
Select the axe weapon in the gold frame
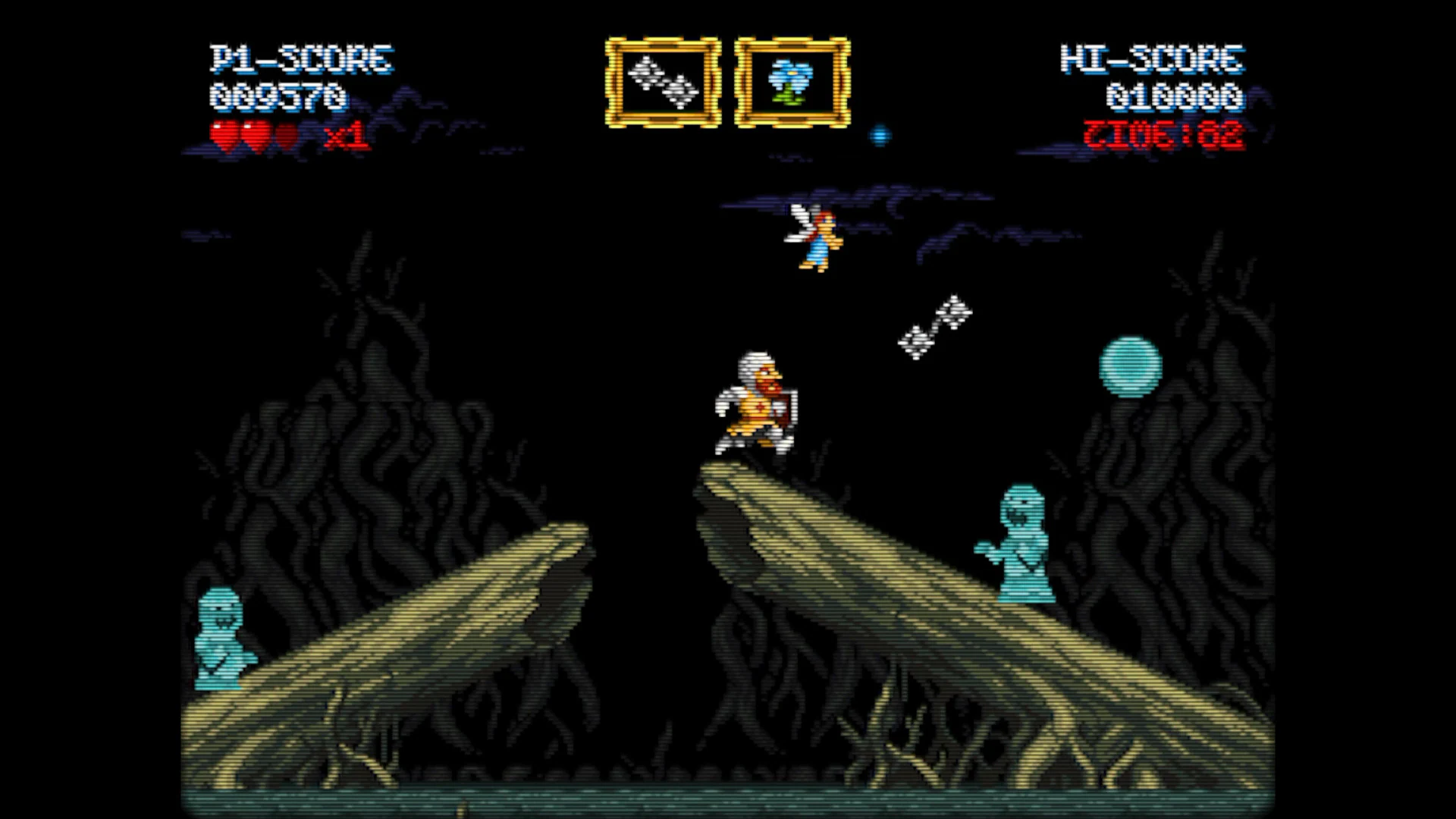[x=664, y=82]
